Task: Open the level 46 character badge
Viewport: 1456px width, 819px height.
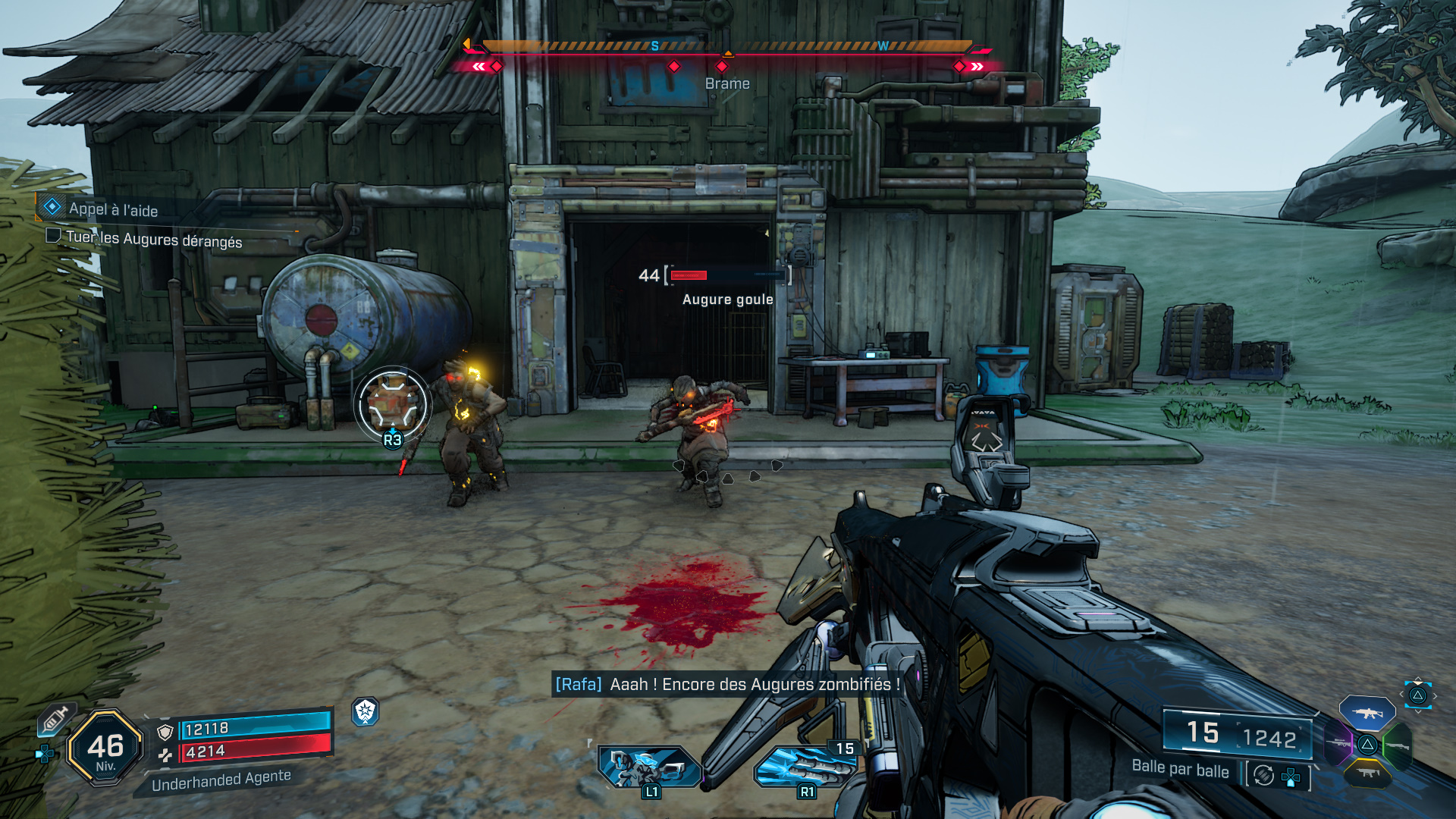Action: pos(105,748)
